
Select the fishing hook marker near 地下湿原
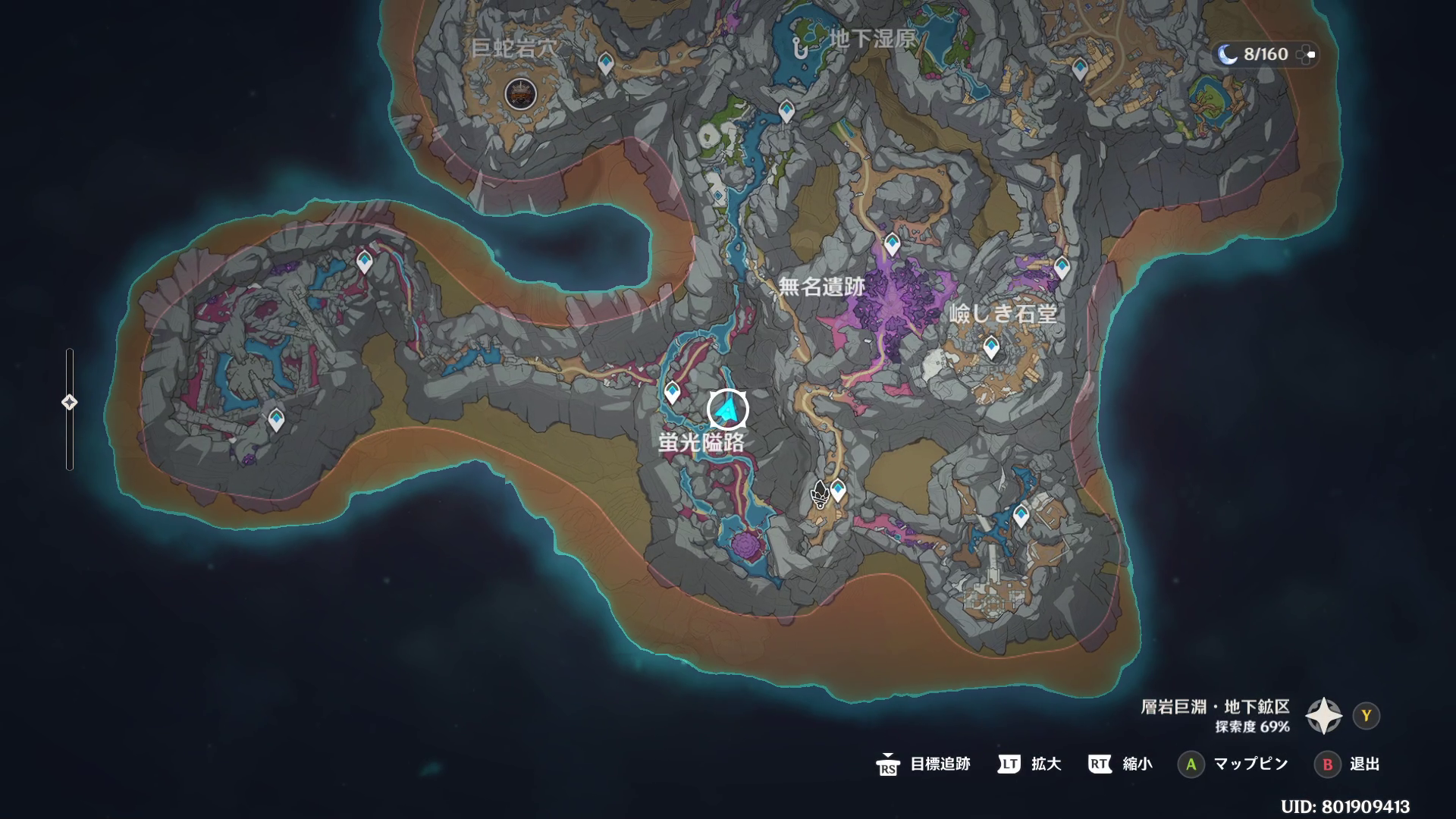click(799, 47)
